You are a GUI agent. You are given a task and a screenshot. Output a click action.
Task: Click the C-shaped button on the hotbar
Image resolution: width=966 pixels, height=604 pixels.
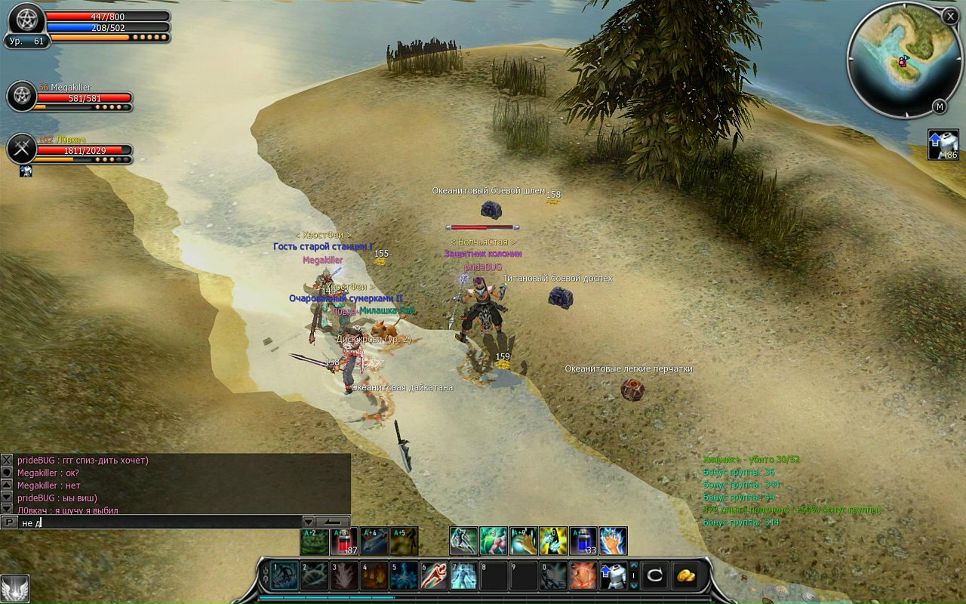[x=655, y=575]
